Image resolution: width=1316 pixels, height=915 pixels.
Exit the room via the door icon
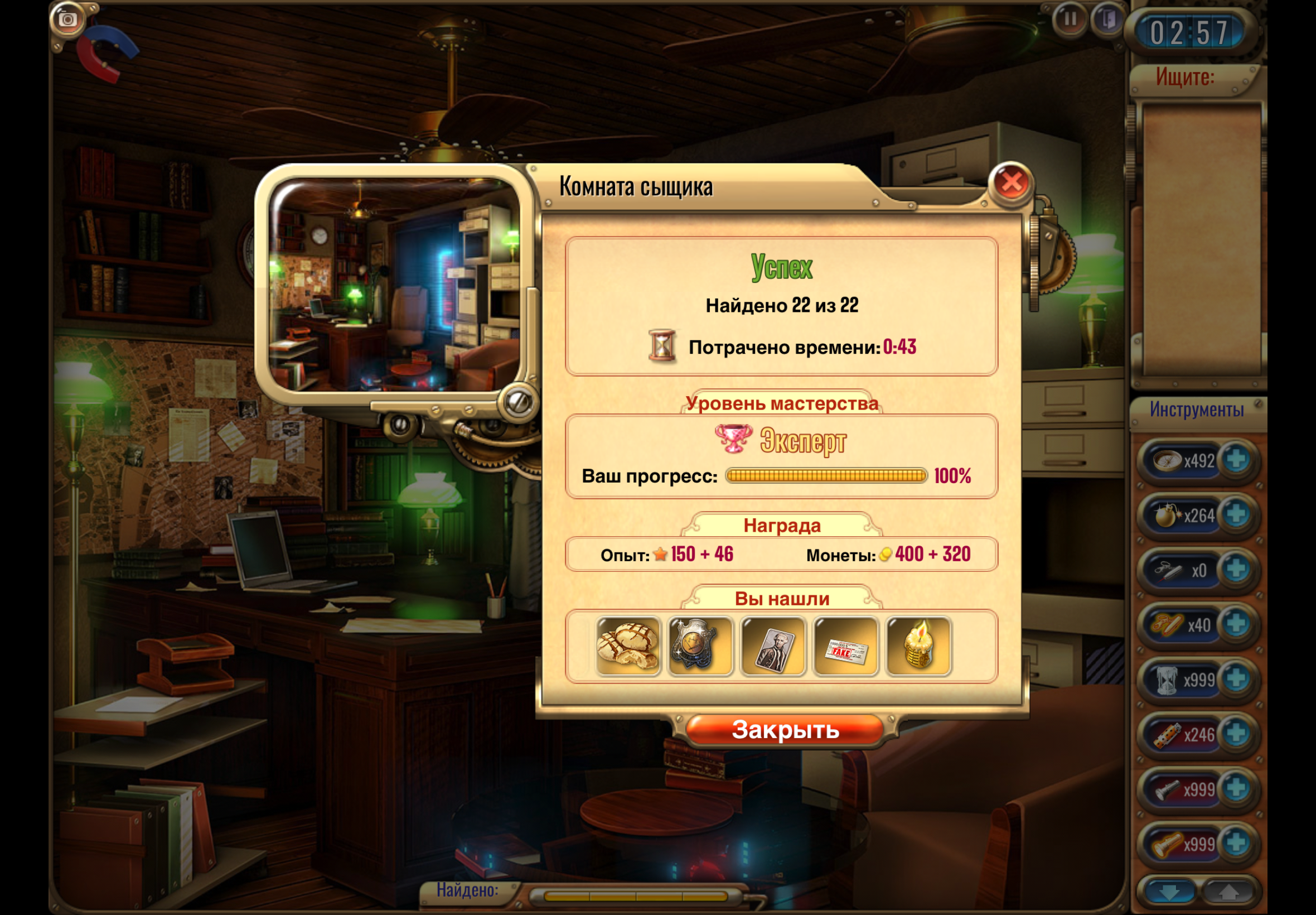point(1107,20)
